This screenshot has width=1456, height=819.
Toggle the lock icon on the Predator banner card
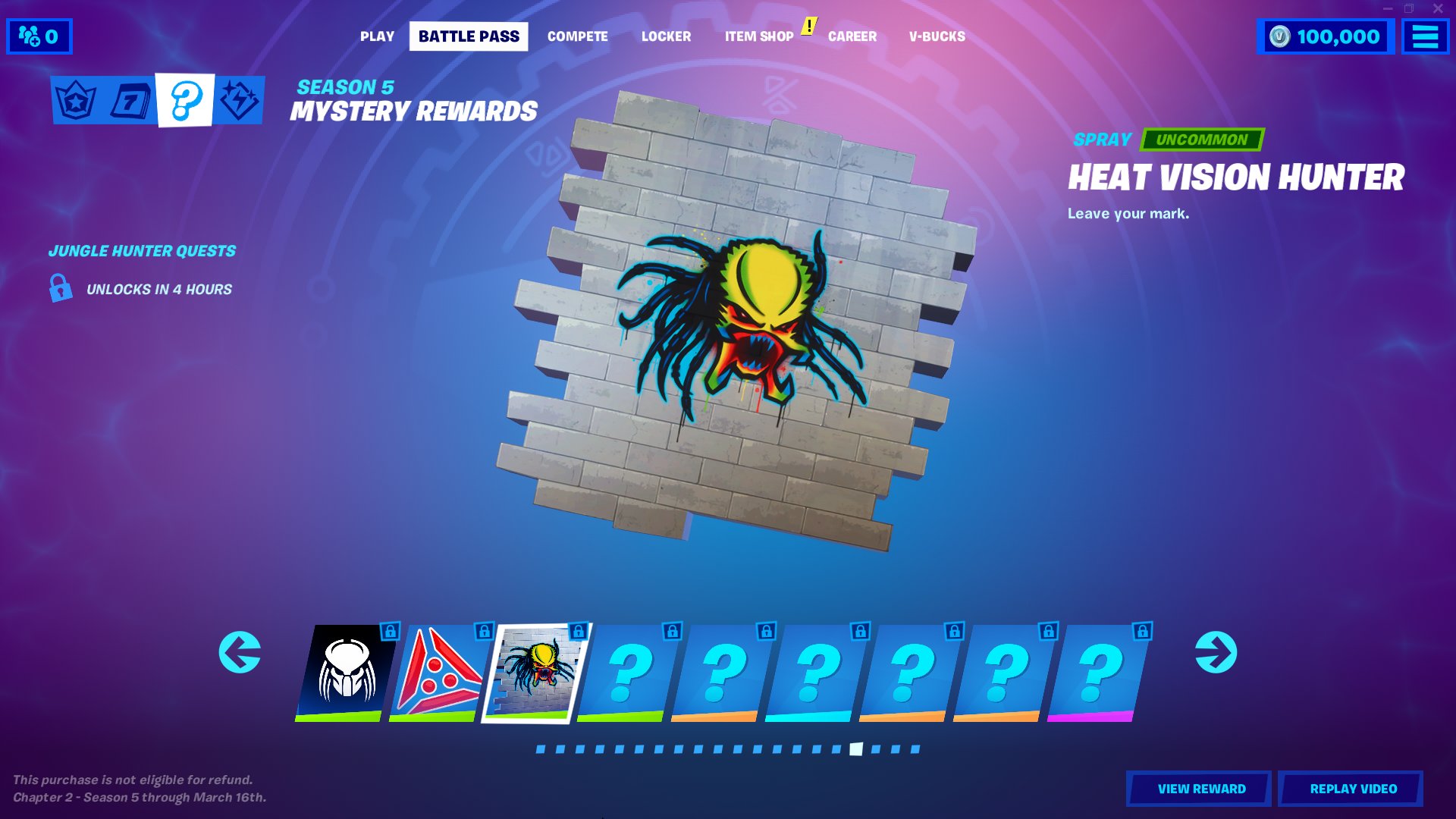(389, 631)
